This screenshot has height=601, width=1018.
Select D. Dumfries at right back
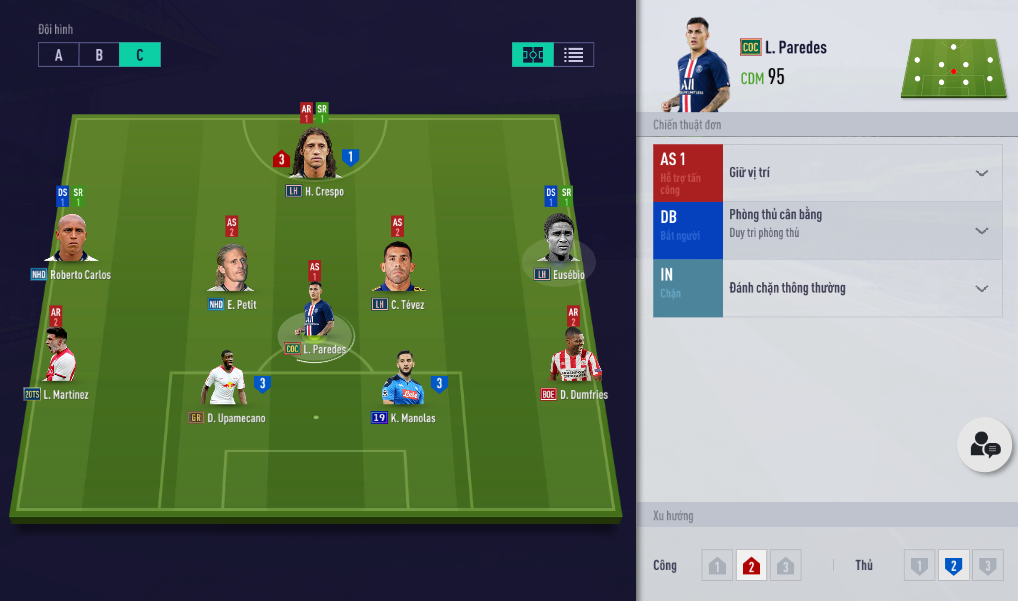(x=575, y=358)
